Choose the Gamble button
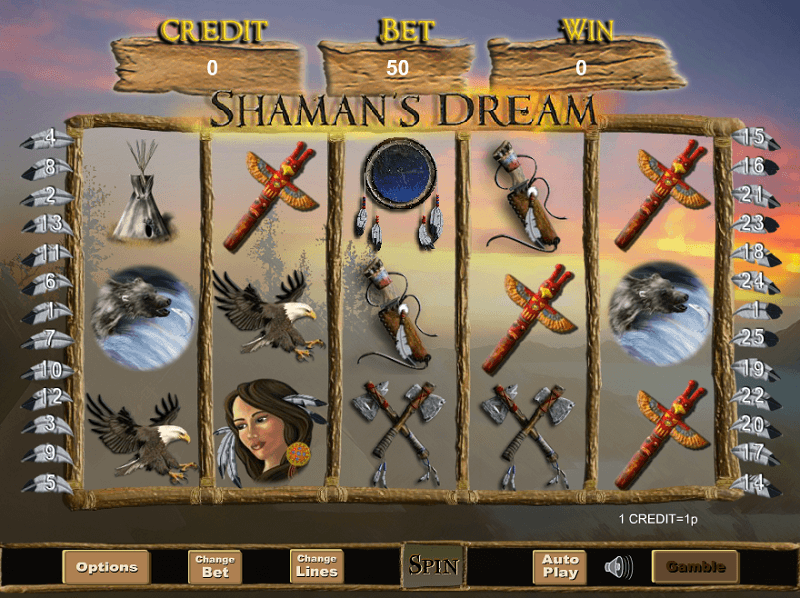 tap(695, 567)
